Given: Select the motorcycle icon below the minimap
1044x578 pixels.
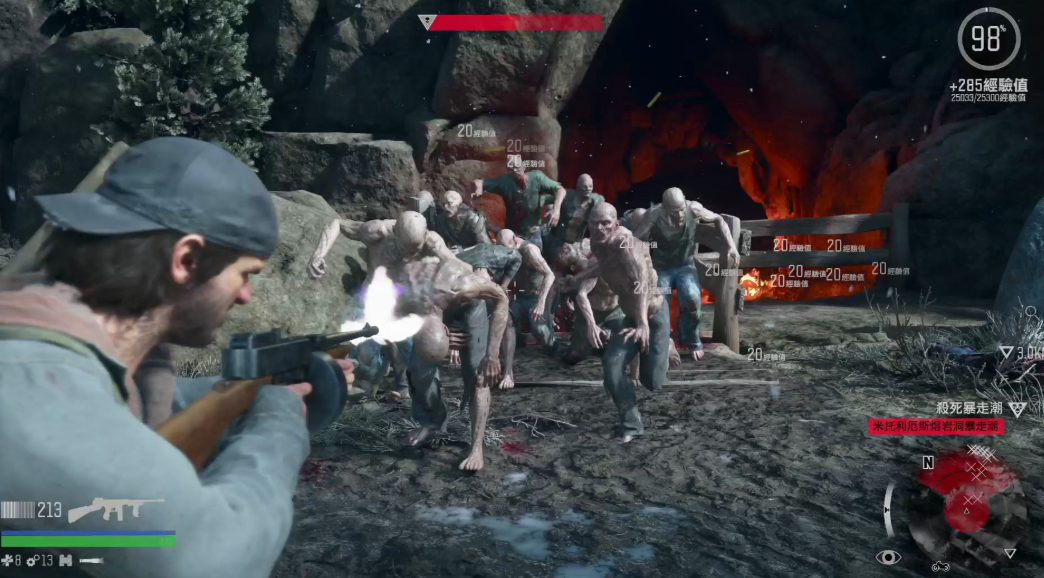Looking at the screenshot, I should [x=941, y=567].
